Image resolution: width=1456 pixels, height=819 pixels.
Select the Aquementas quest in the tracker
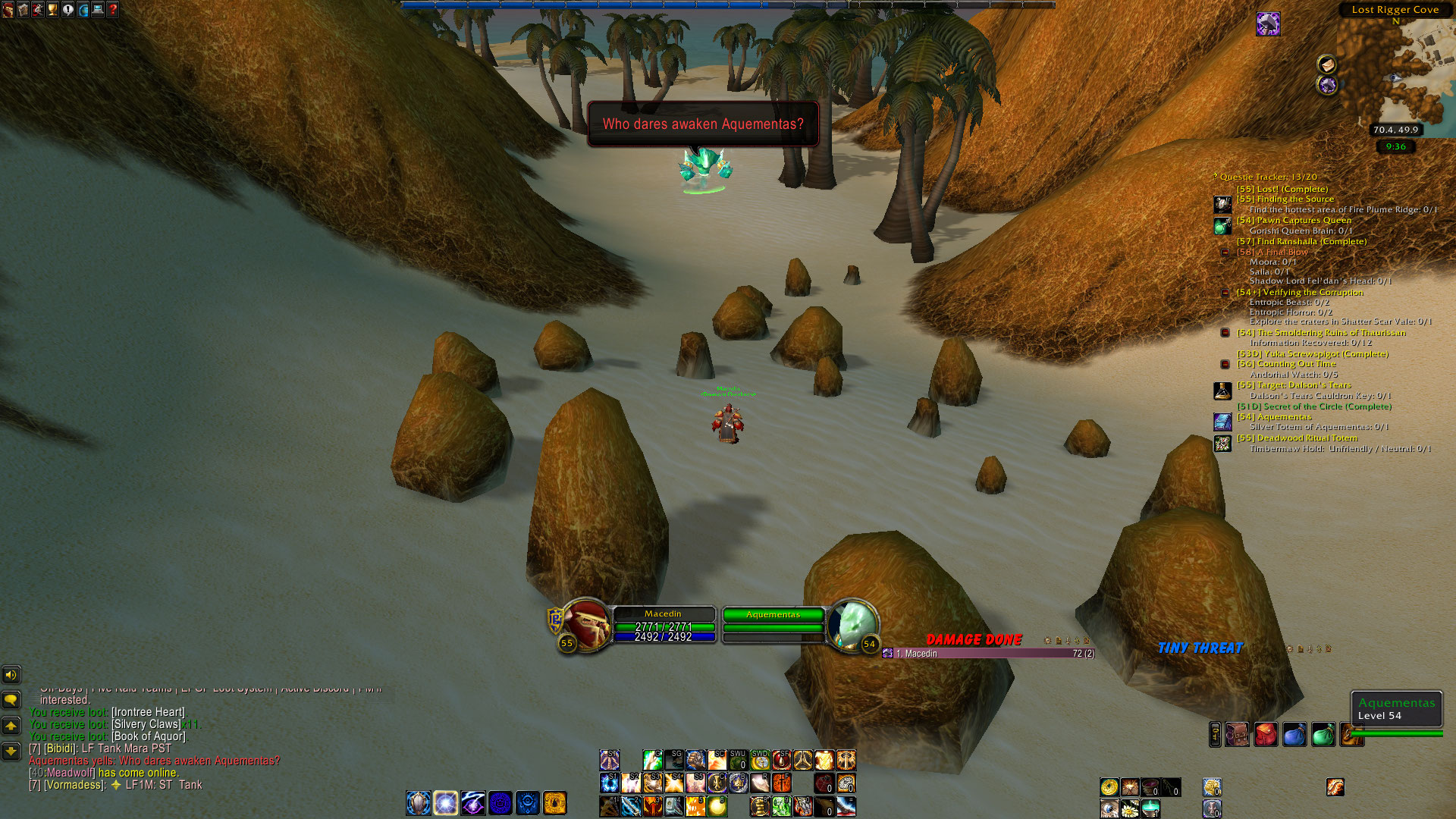click(1284, 417)
